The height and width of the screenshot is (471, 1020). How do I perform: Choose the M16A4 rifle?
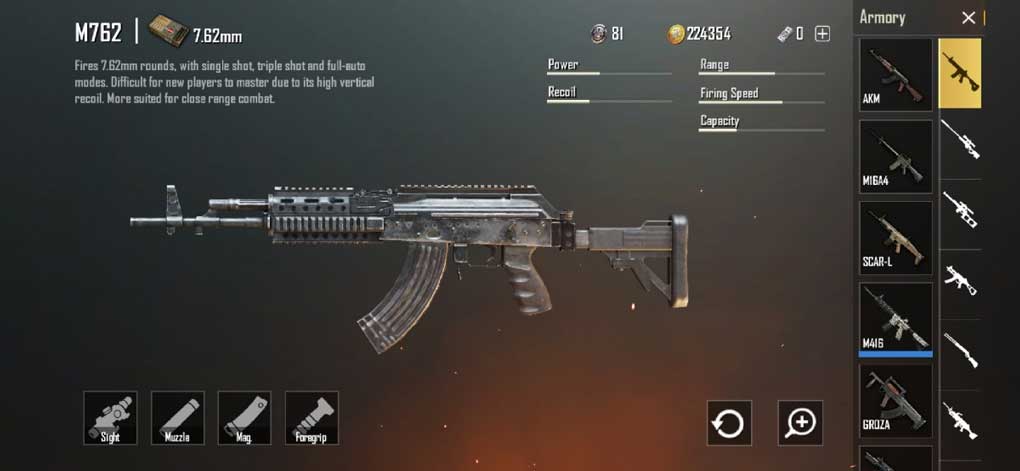pos(896,156)
